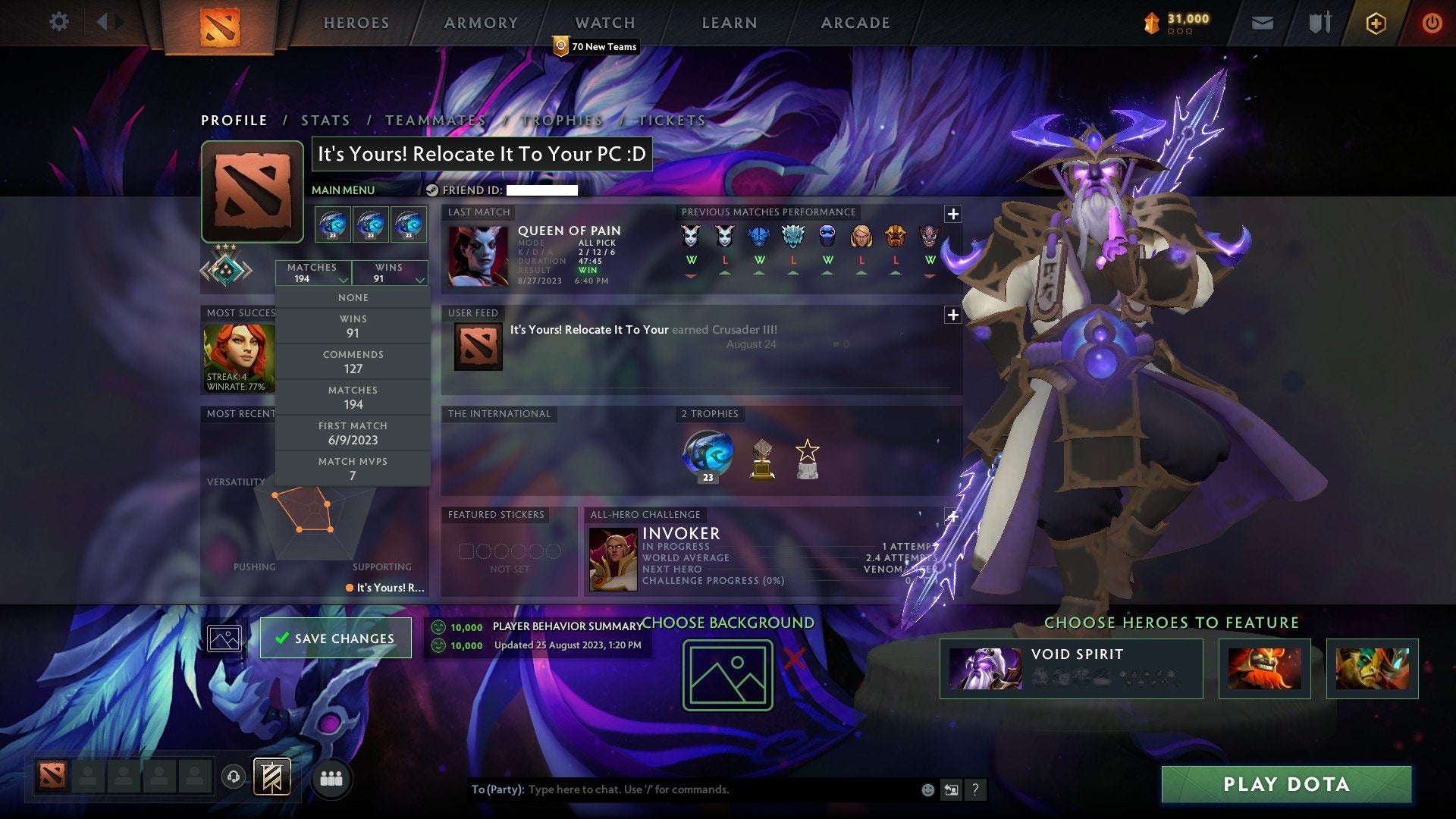Open the settings gear icon
Viewport: 1456px width, 819px height.
[59, 22]
